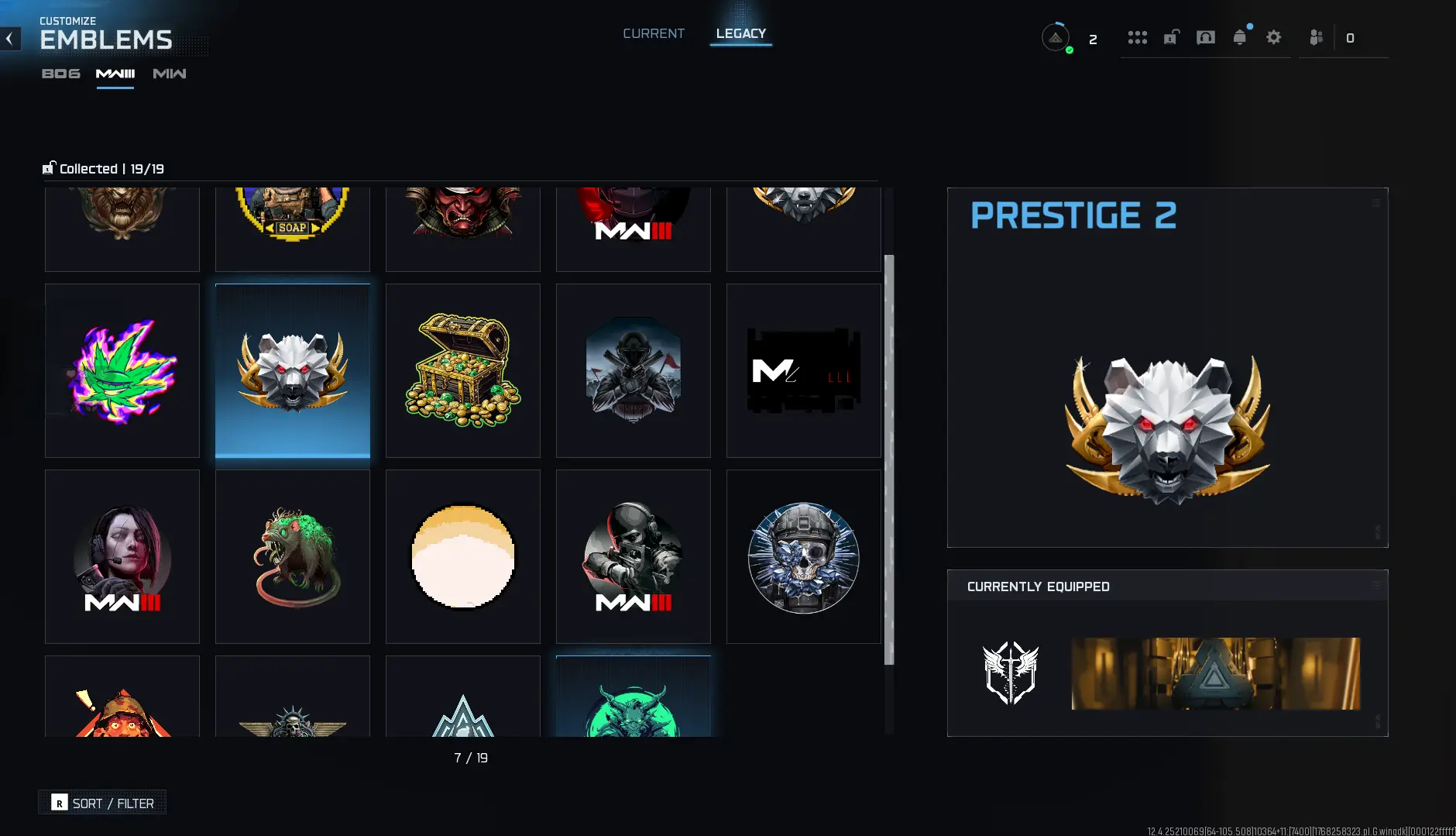Click the currently equipped calling card banner
Screen dimensions: 1456x836
(x=1216, y=673)
